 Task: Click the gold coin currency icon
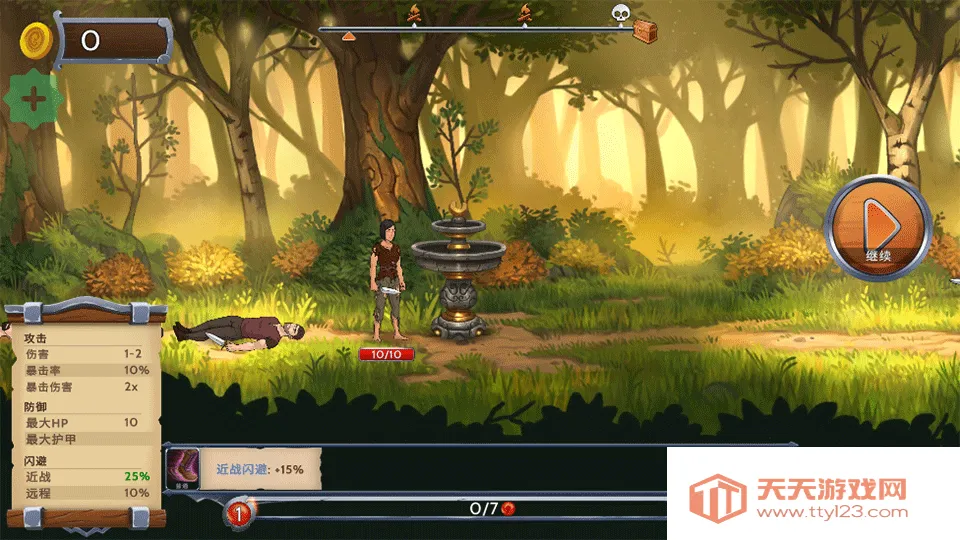click(37, 40)
